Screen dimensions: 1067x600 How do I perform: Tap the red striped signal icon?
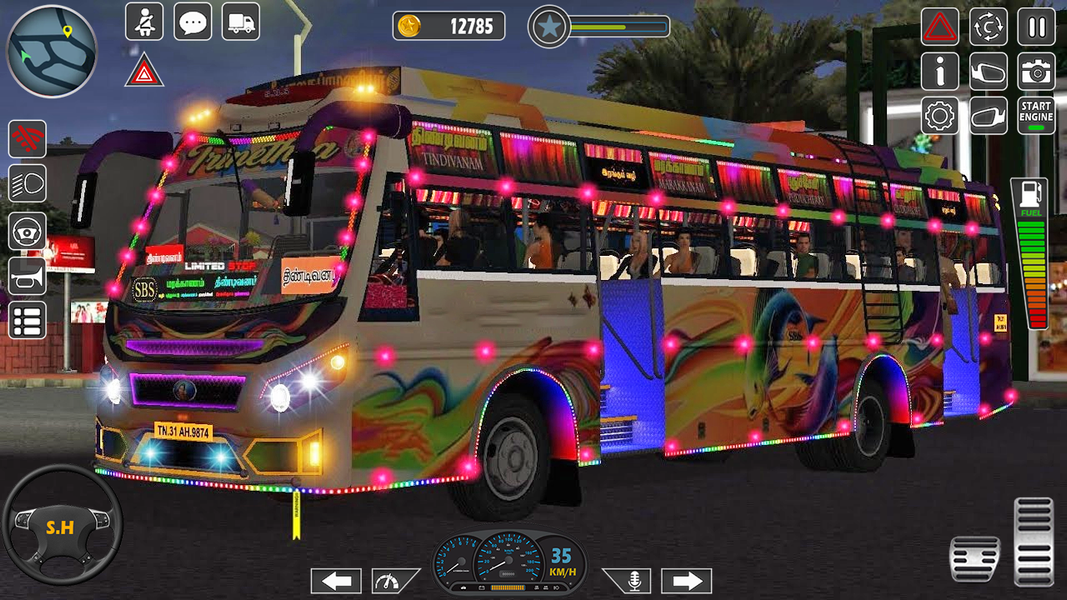tap(28, 139)
